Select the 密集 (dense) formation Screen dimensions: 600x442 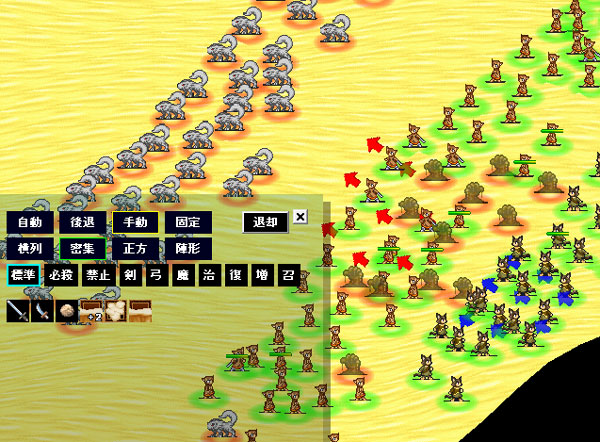(x=82, y=247)
